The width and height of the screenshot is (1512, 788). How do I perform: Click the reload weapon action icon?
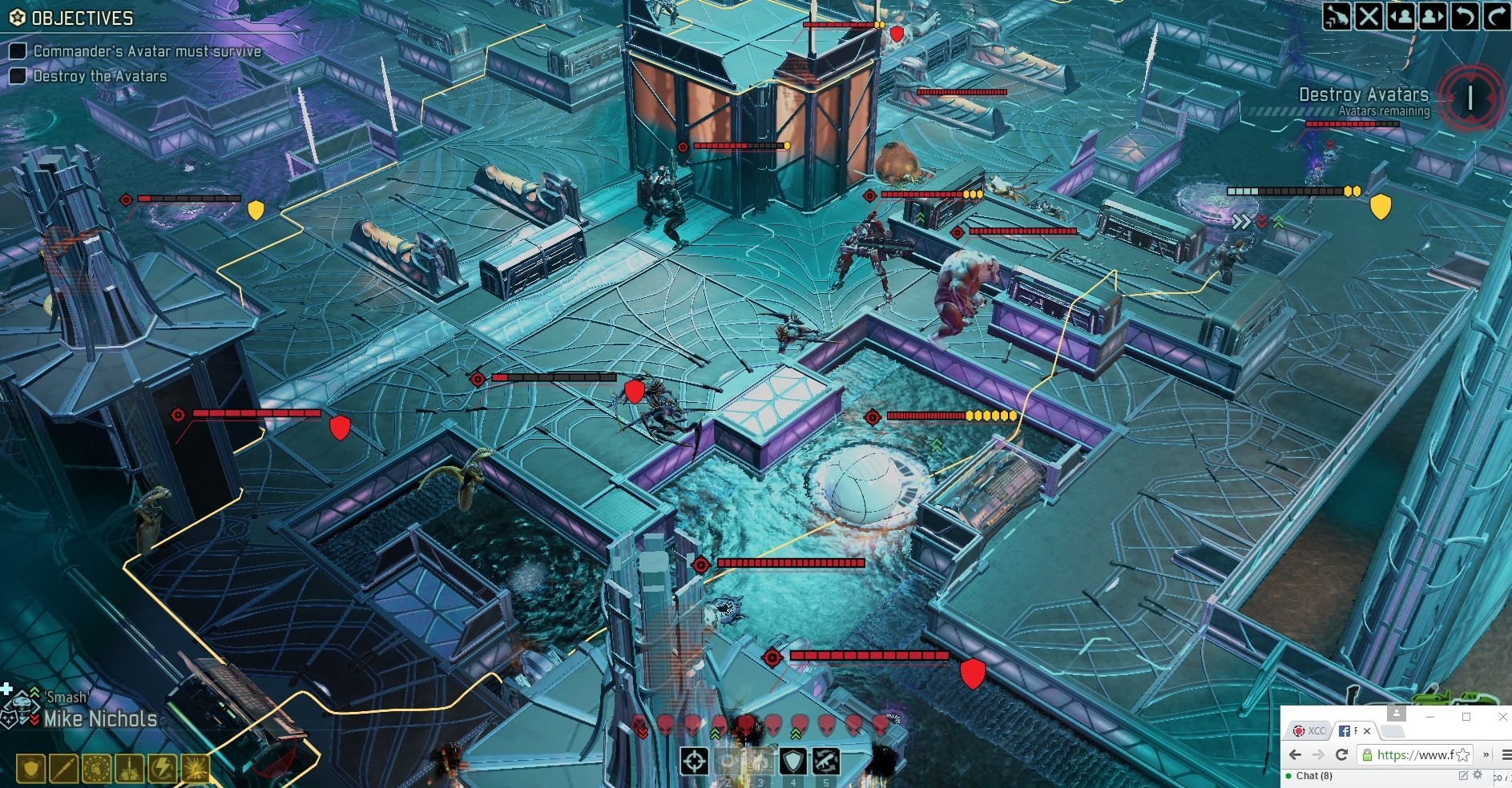pyautogui.click(x=825, y=761)
